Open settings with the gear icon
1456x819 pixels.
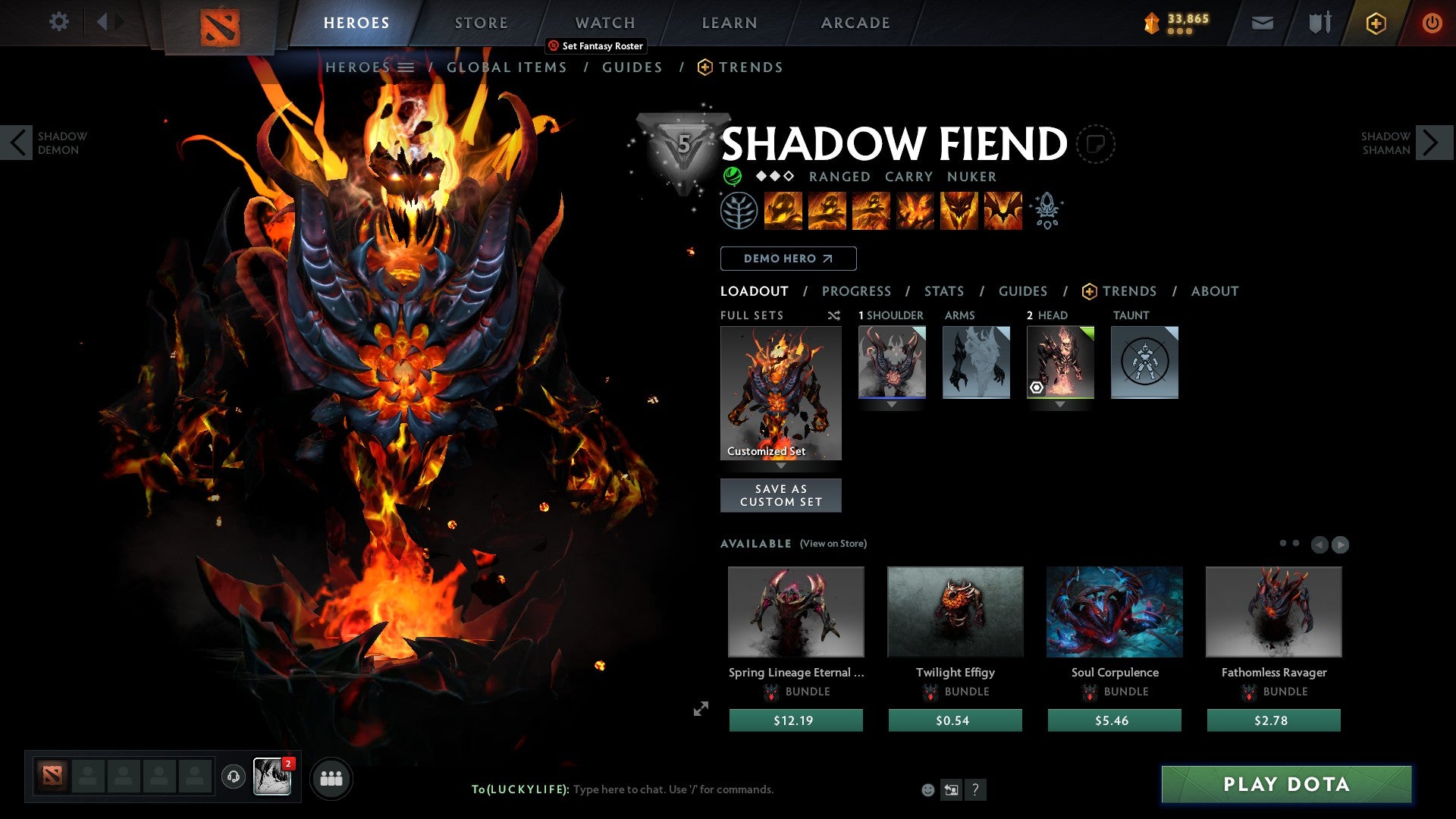58,22
